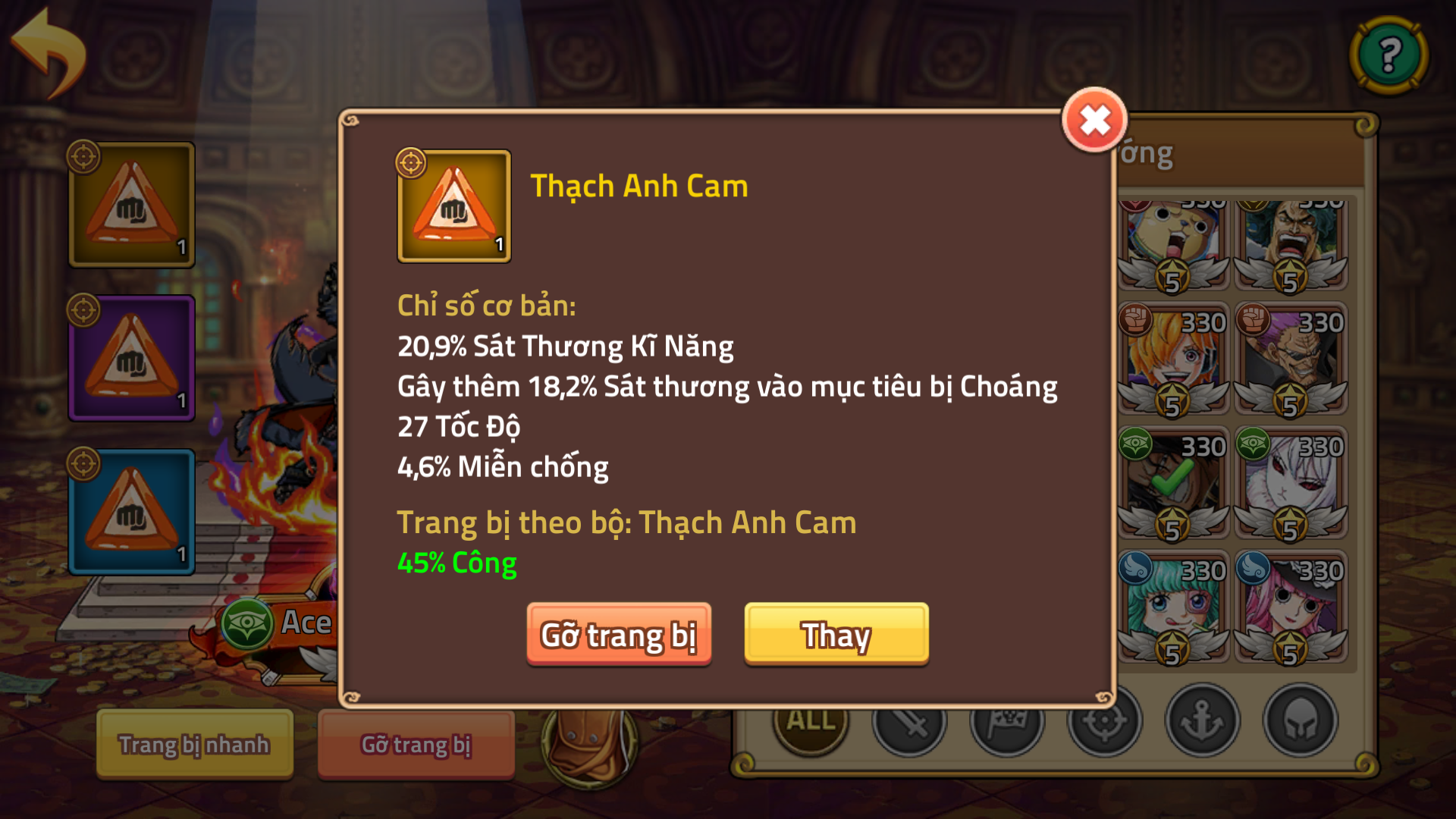1456x819 pixels.
Task: Open the help question mark icon
Action: pyautogui.click(x=1387, y=53)
